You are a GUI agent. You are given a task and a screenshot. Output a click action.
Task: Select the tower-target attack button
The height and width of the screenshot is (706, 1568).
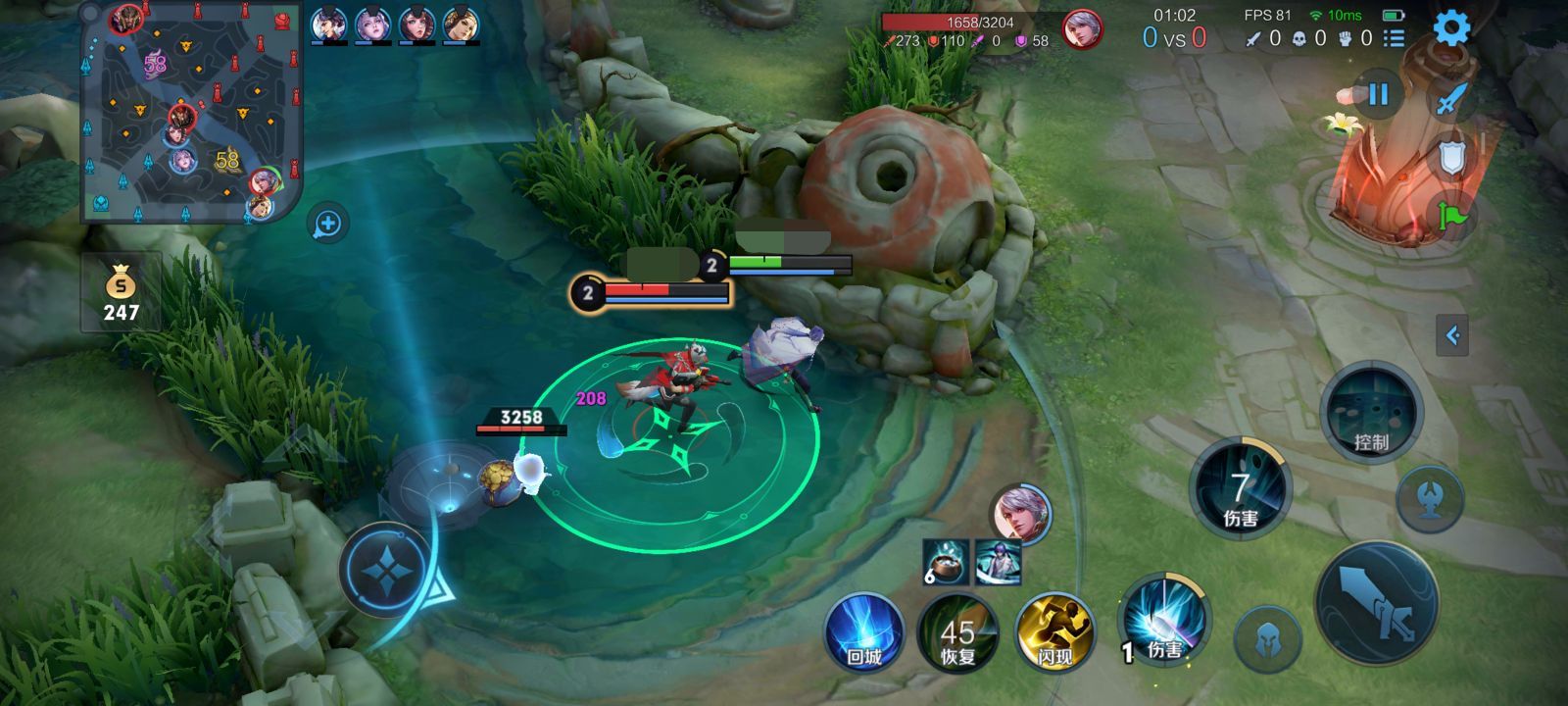click(x=1429, y=498)
